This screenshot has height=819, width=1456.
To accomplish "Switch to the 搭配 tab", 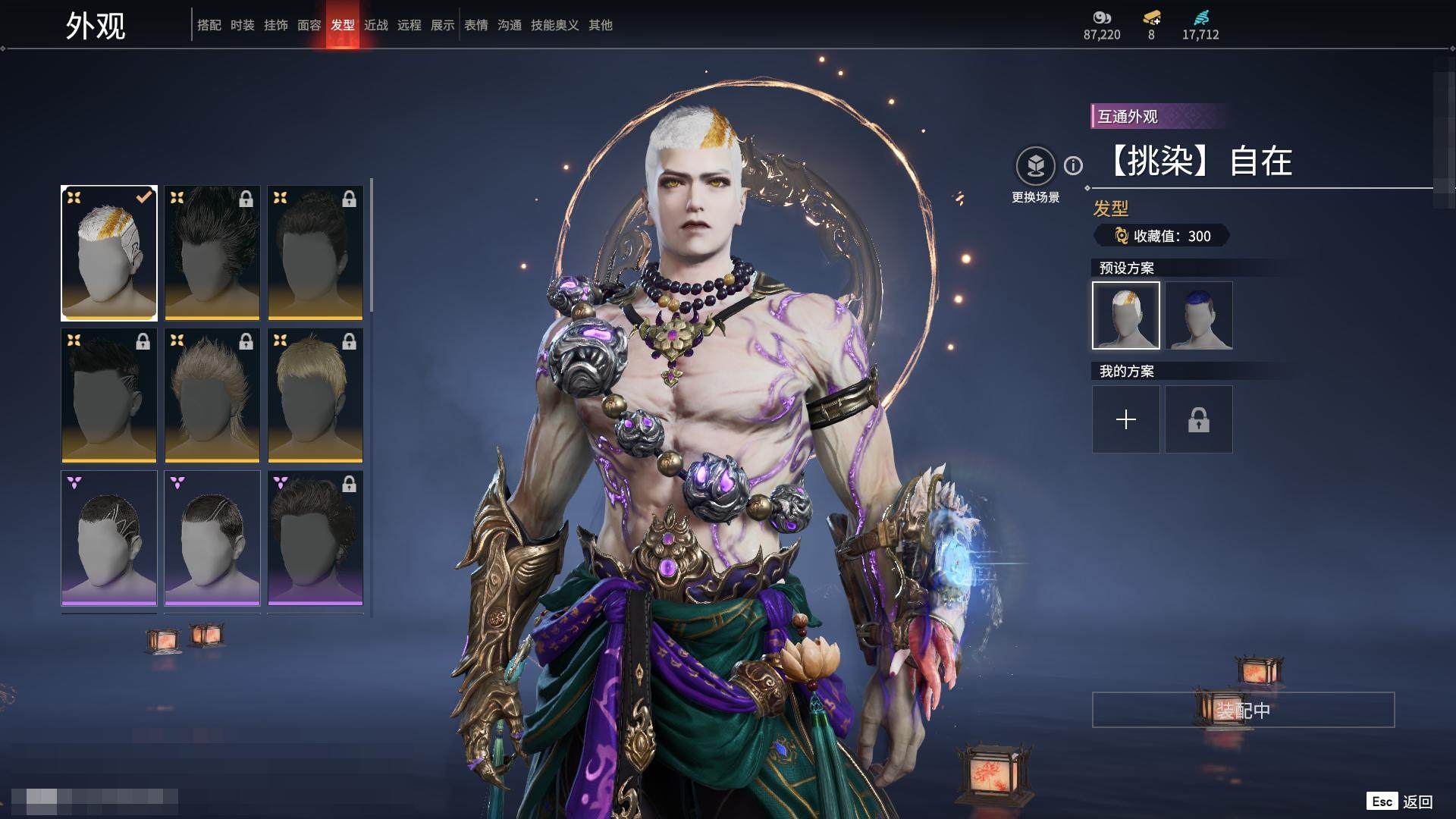I will coord(209,25).
